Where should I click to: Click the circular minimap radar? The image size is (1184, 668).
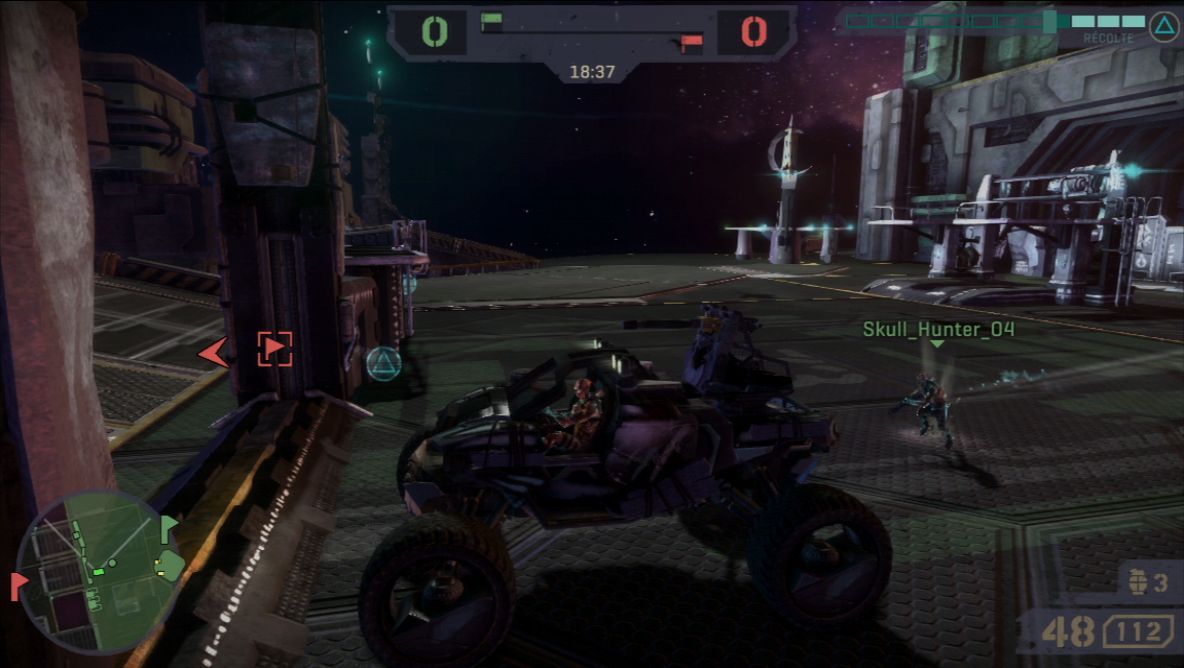point(98,572)
